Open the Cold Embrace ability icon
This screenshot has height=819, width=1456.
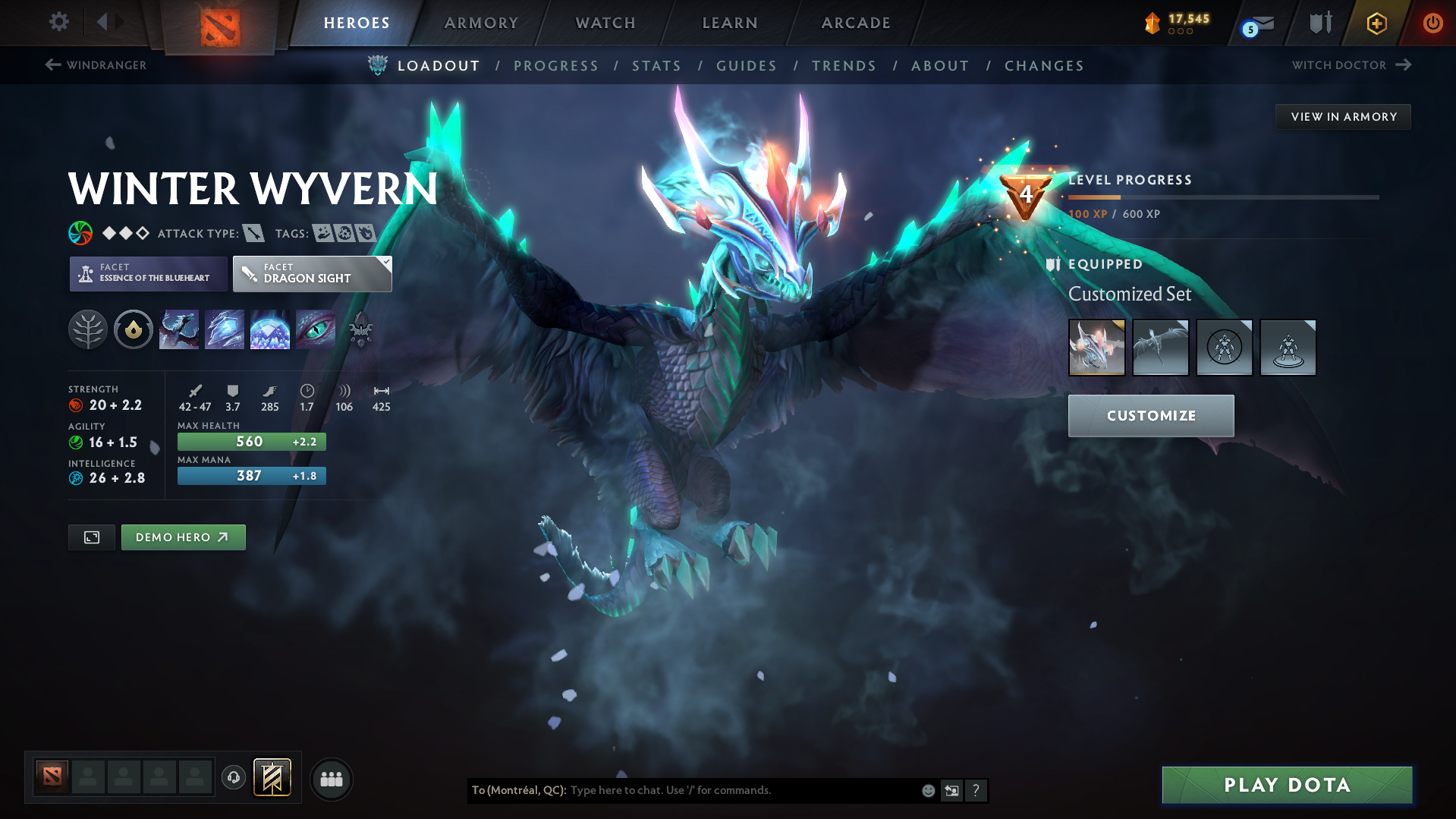(x=270, y=329)
